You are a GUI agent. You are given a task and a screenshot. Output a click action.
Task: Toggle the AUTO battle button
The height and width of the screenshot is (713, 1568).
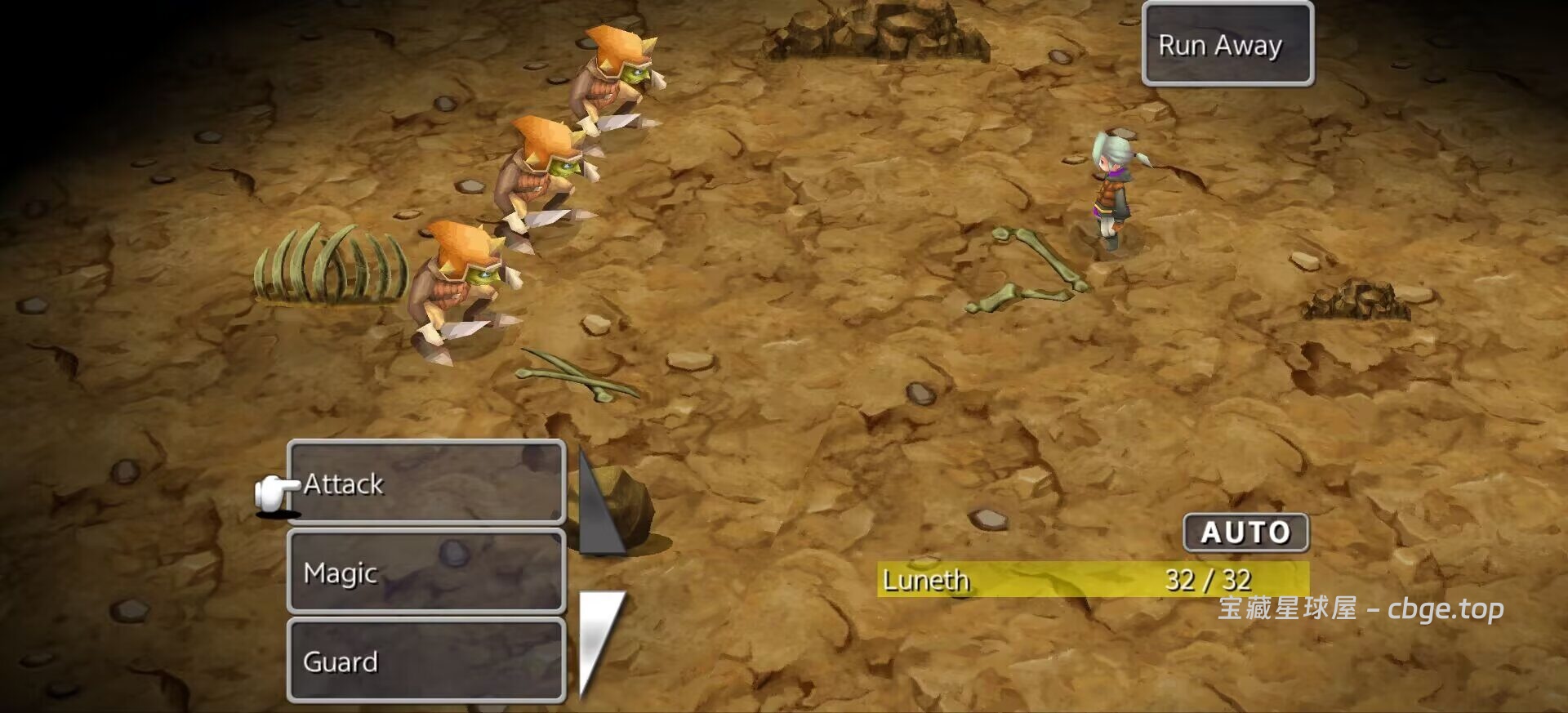click(1245, 533)
